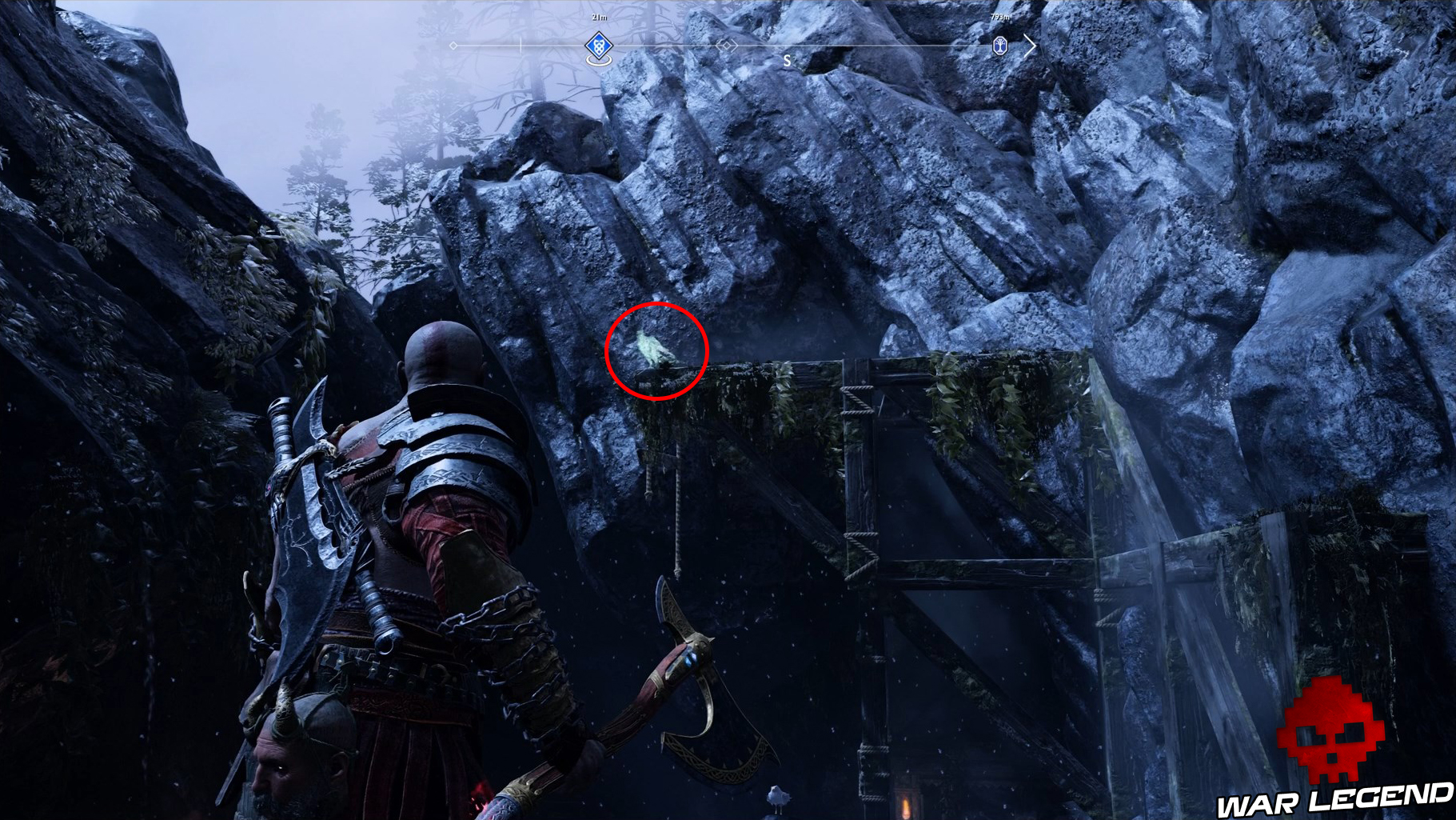The image size is (1456, 820).
Task: Click the white tick mark left of the quest icon
Action: (x=521, y=46)
